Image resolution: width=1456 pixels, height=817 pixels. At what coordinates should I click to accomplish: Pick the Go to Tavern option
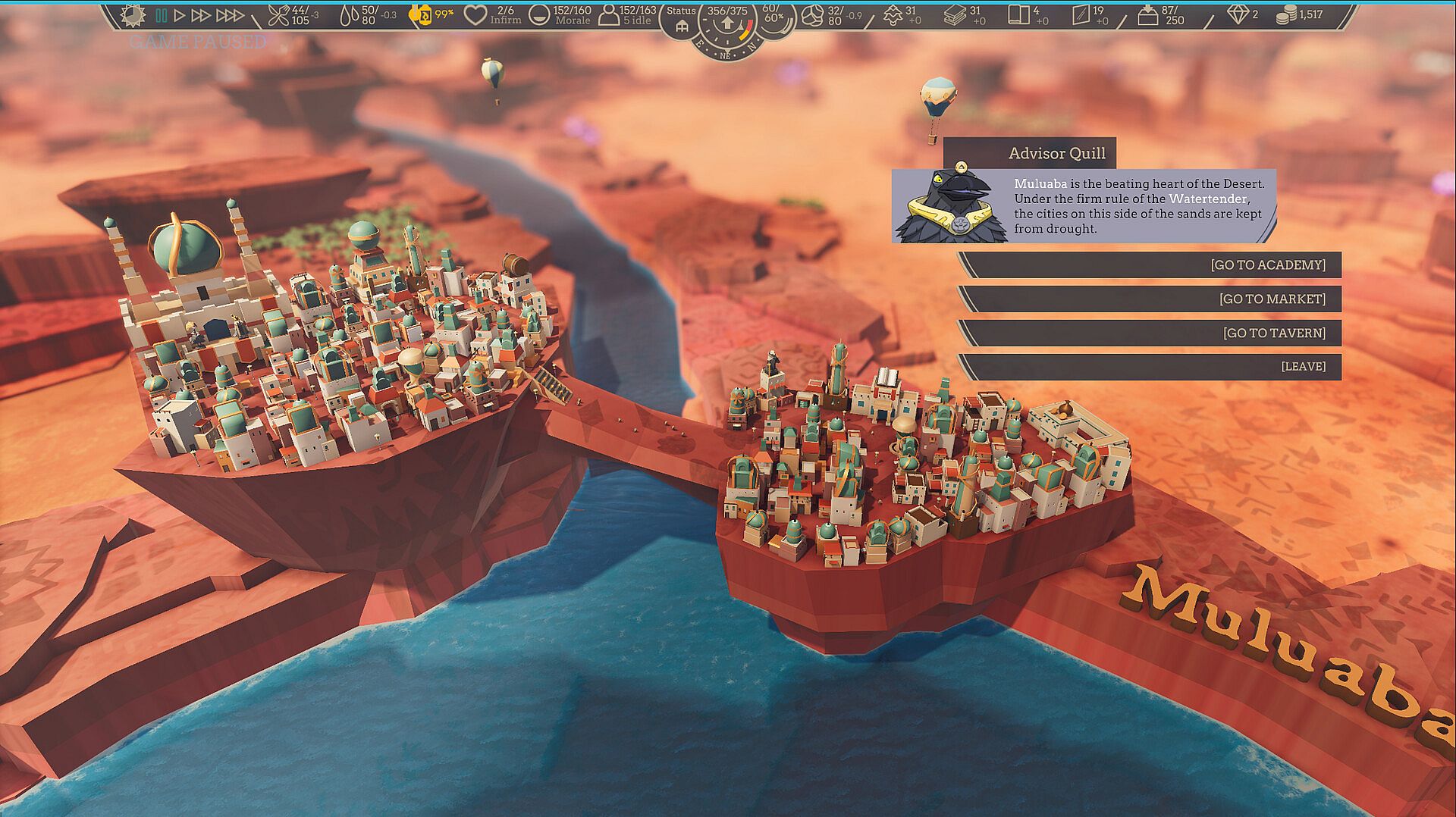(x=1150, y=333)
